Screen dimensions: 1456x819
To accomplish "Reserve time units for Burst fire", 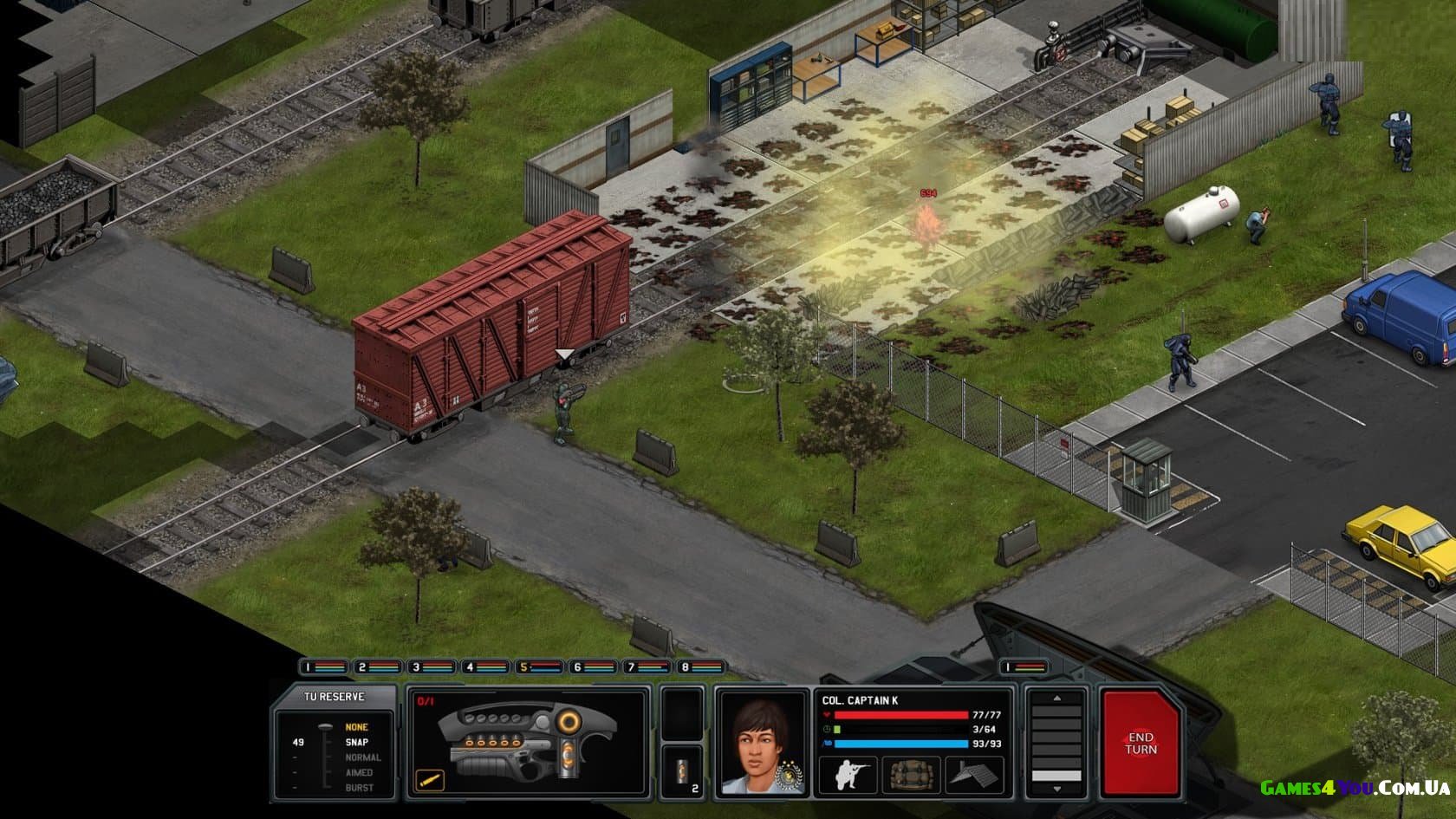I will click(x=359, y=788).
